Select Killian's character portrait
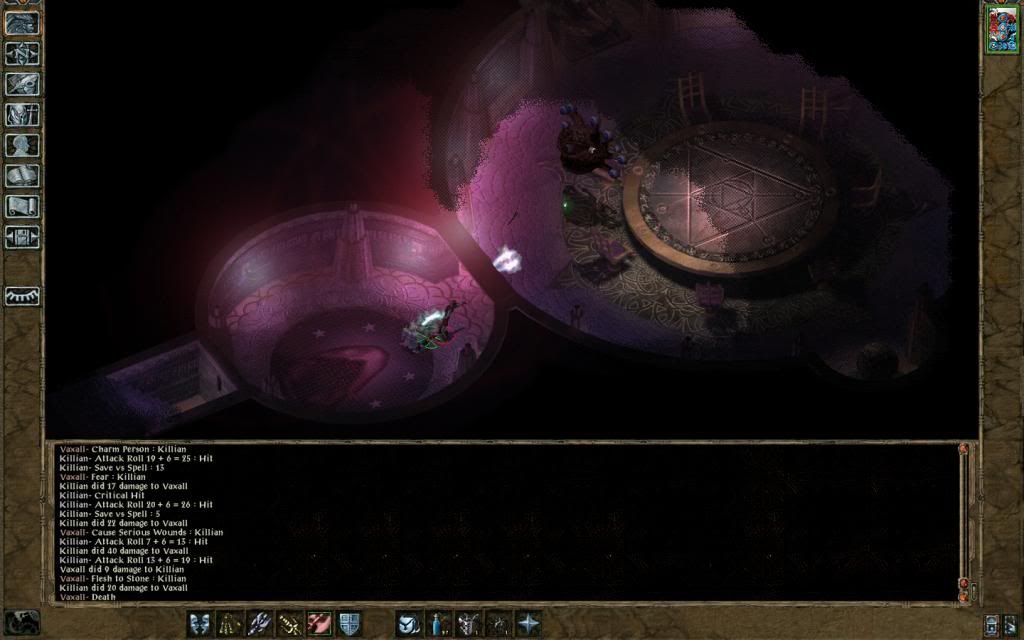This screenshot has height=640, width=1024. coord(1001,29)
